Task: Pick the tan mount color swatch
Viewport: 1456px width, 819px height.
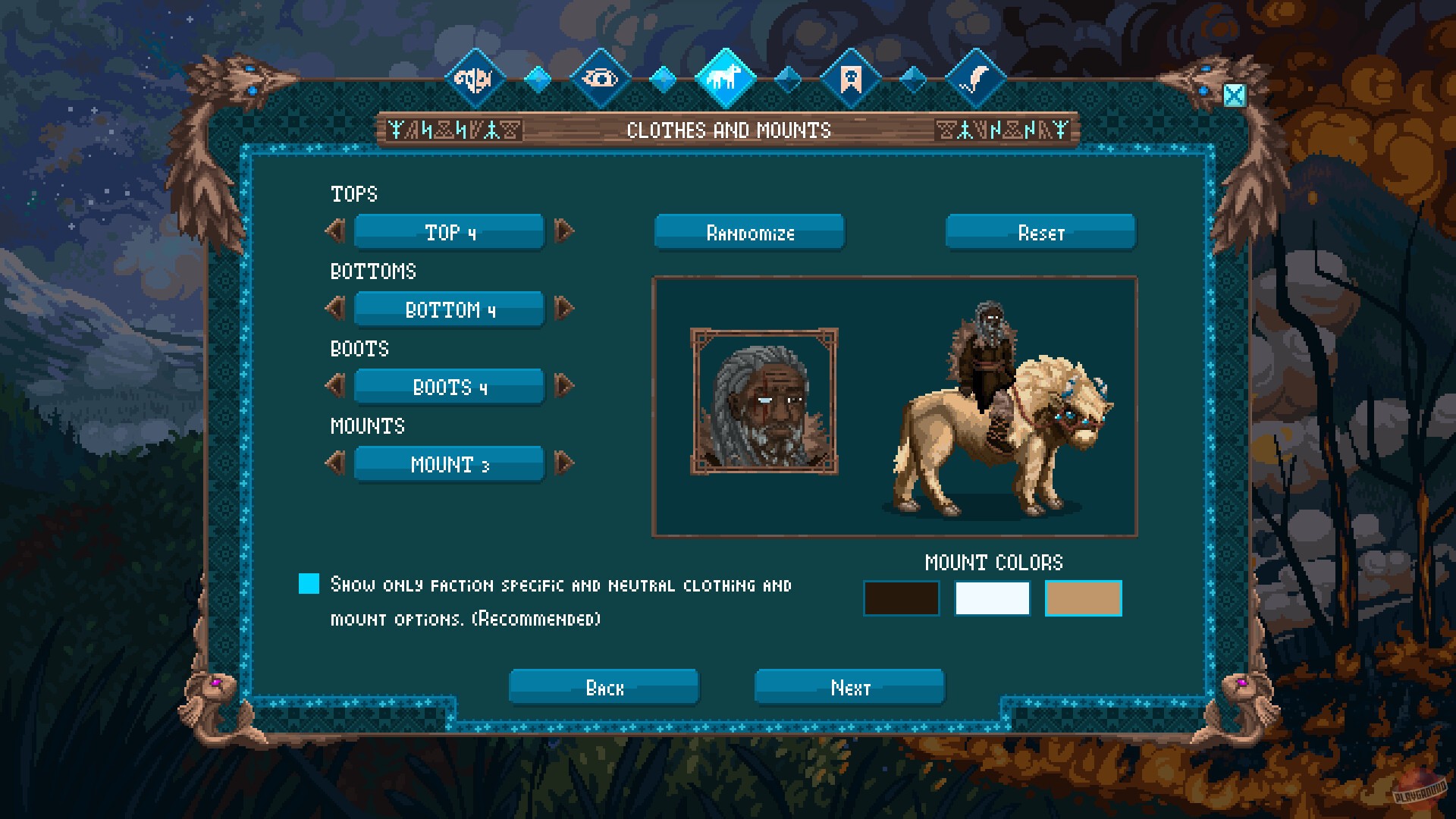Action: tap(1083, 598)
